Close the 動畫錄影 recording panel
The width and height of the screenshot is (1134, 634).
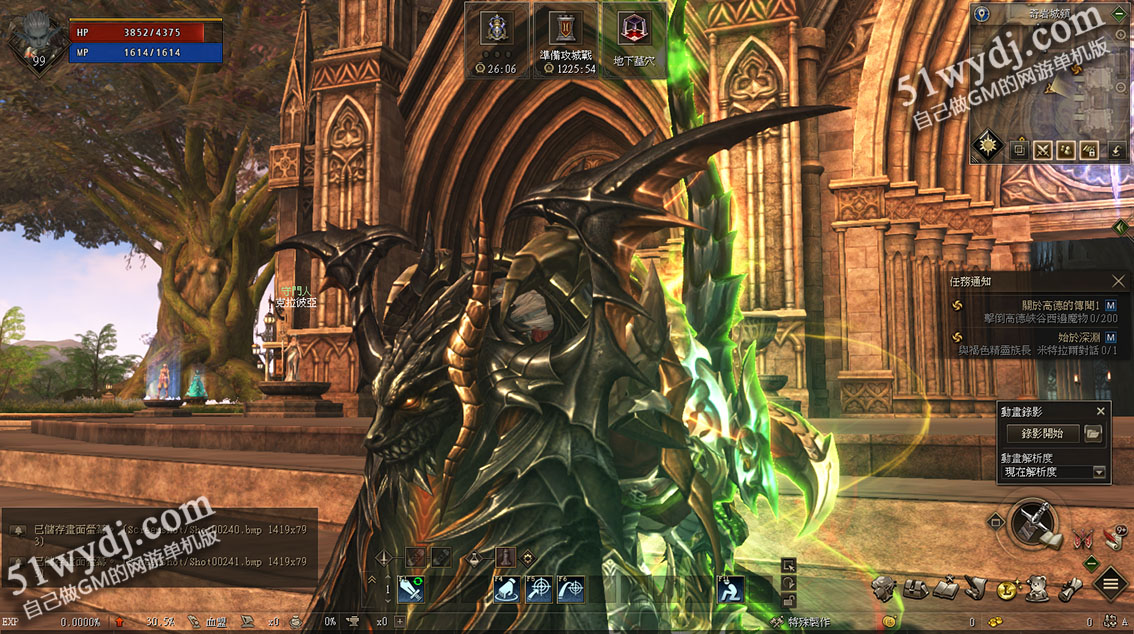click(x=1101, y=411)
